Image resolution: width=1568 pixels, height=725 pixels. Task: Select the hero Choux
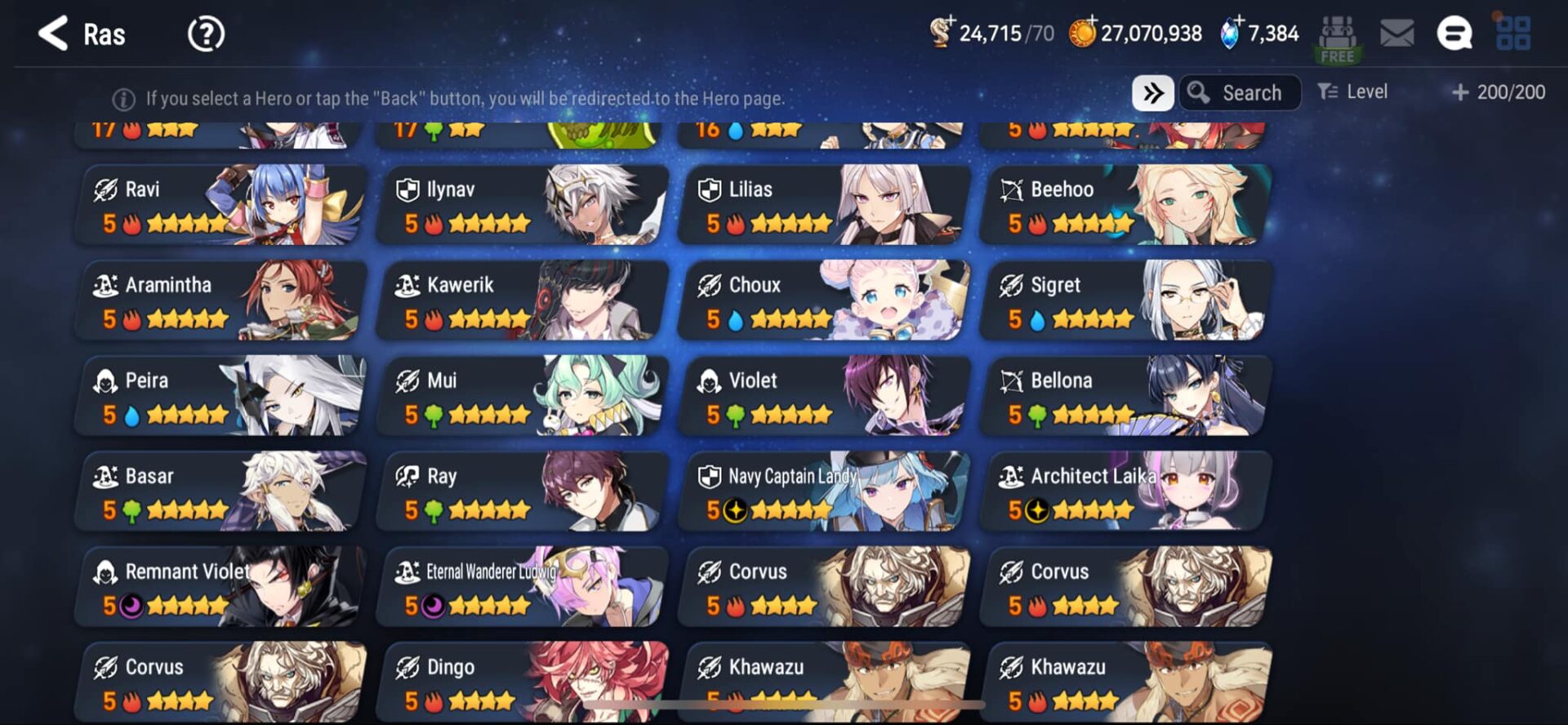825,300
